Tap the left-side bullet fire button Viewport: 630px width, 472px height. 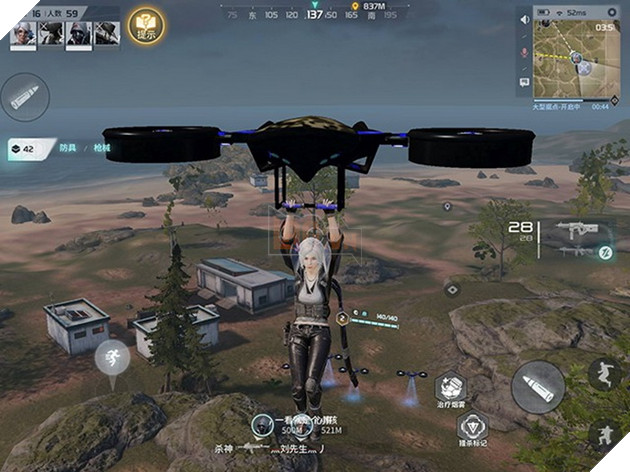tap(25, 97)
